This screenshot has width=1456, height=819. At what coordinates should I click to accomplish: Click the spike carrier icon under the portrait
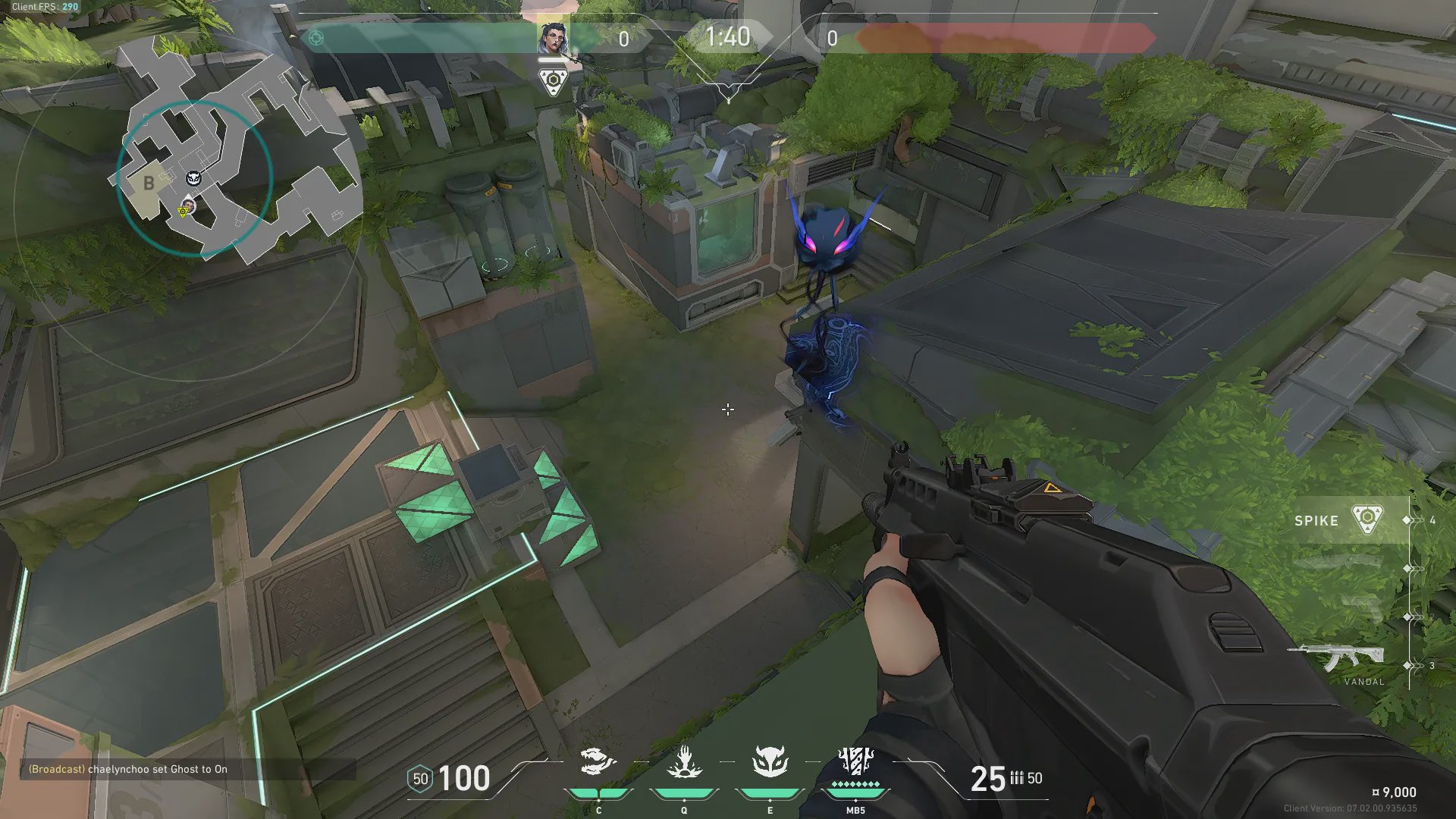pyautogui.click(x=554, y=82)
